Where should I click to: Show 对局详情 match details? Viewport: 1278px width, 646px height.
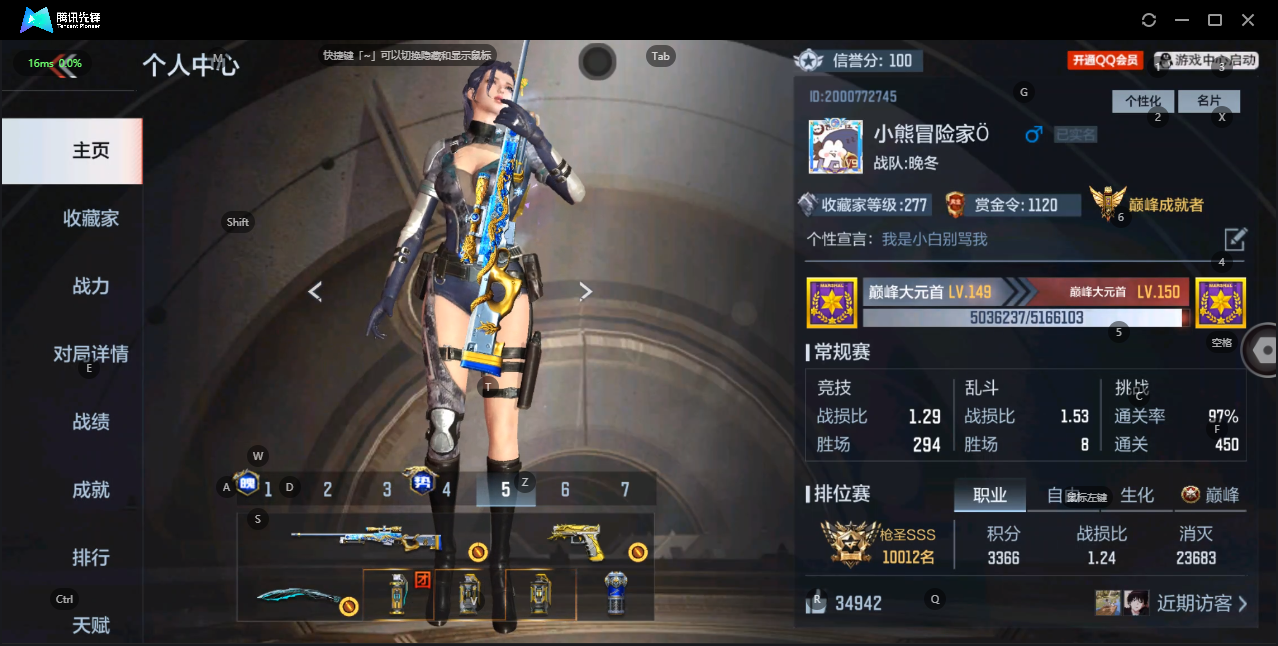click(x=91, y=354)
